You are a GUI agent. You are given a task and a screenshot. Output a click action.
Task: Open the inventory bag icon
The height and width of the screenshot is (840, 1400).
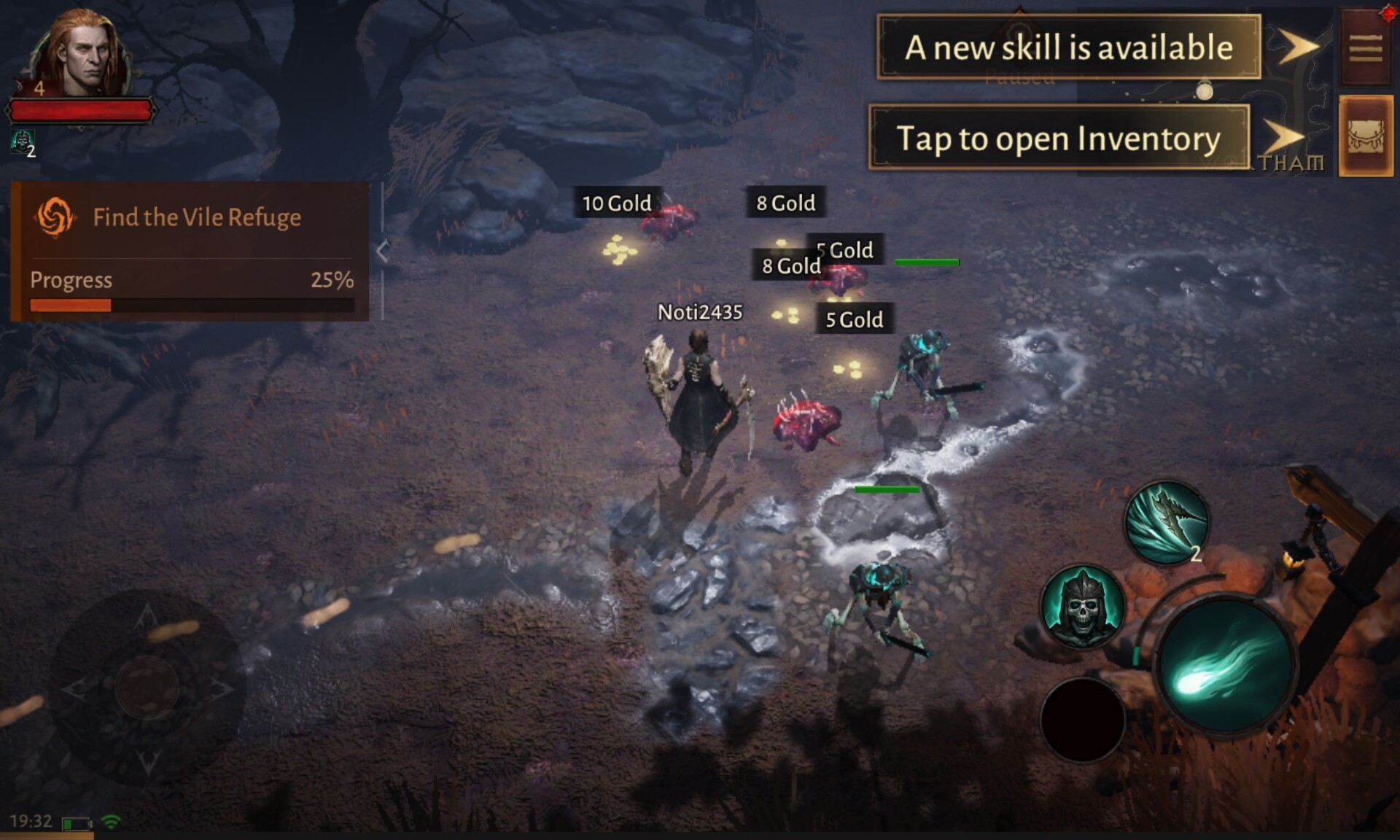(1366, 136)
